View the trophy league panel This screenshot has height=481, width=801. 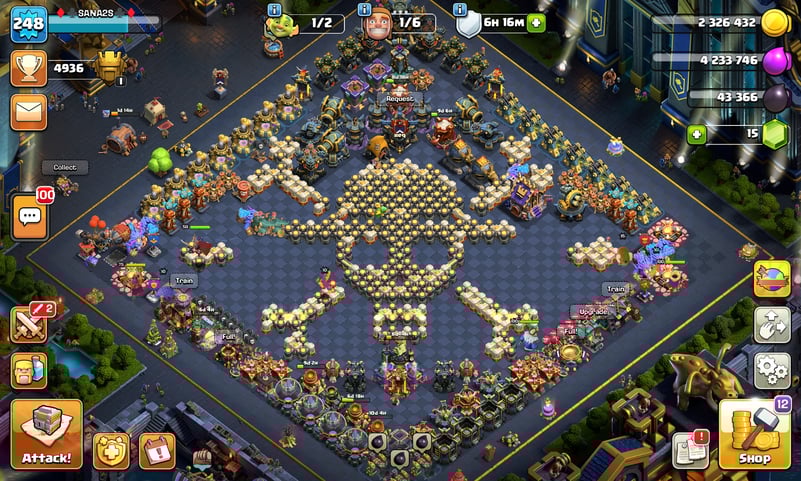(x=29, y=68)
